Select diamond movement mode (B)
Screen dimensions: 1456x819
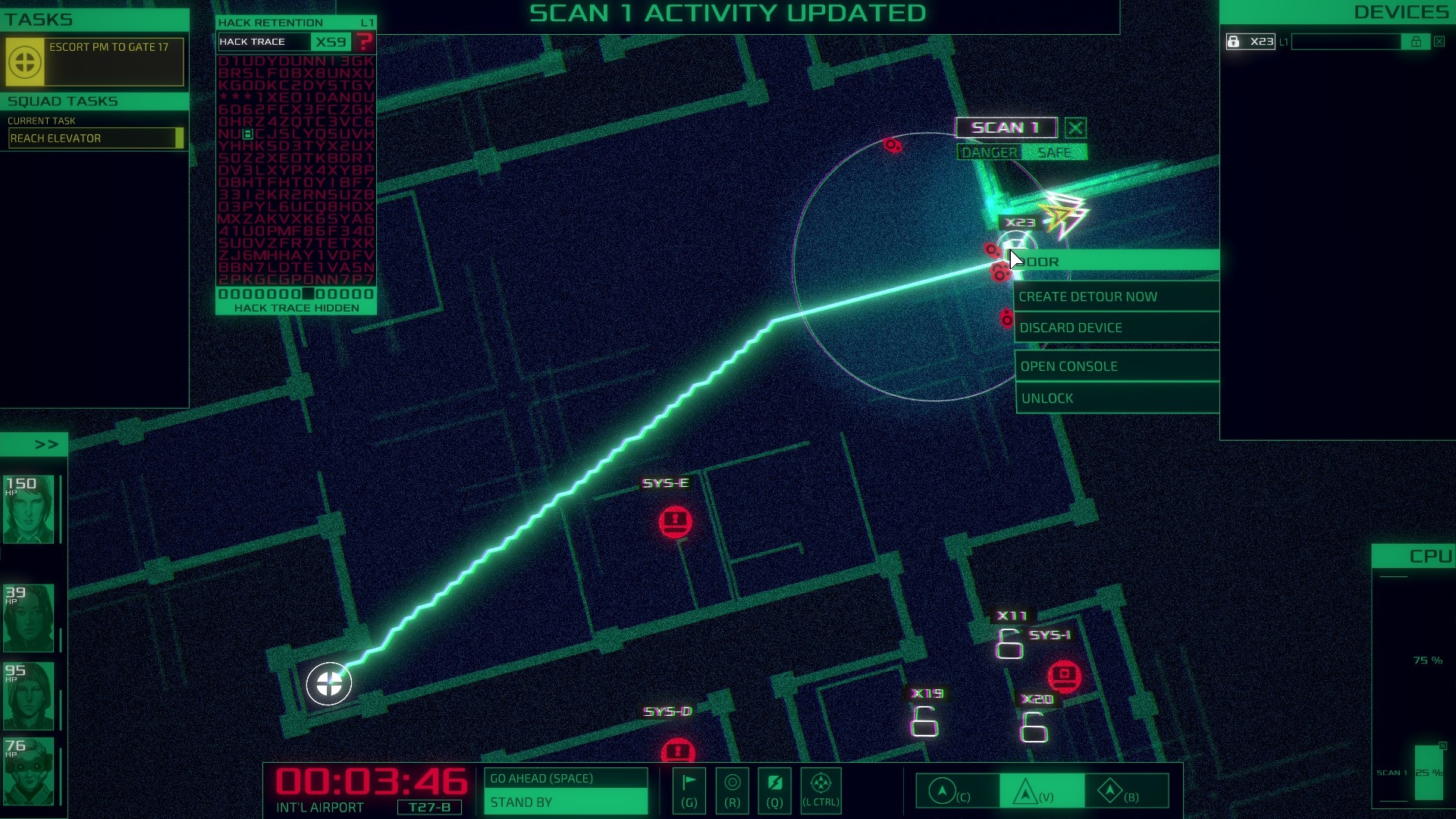(1112, 791)
